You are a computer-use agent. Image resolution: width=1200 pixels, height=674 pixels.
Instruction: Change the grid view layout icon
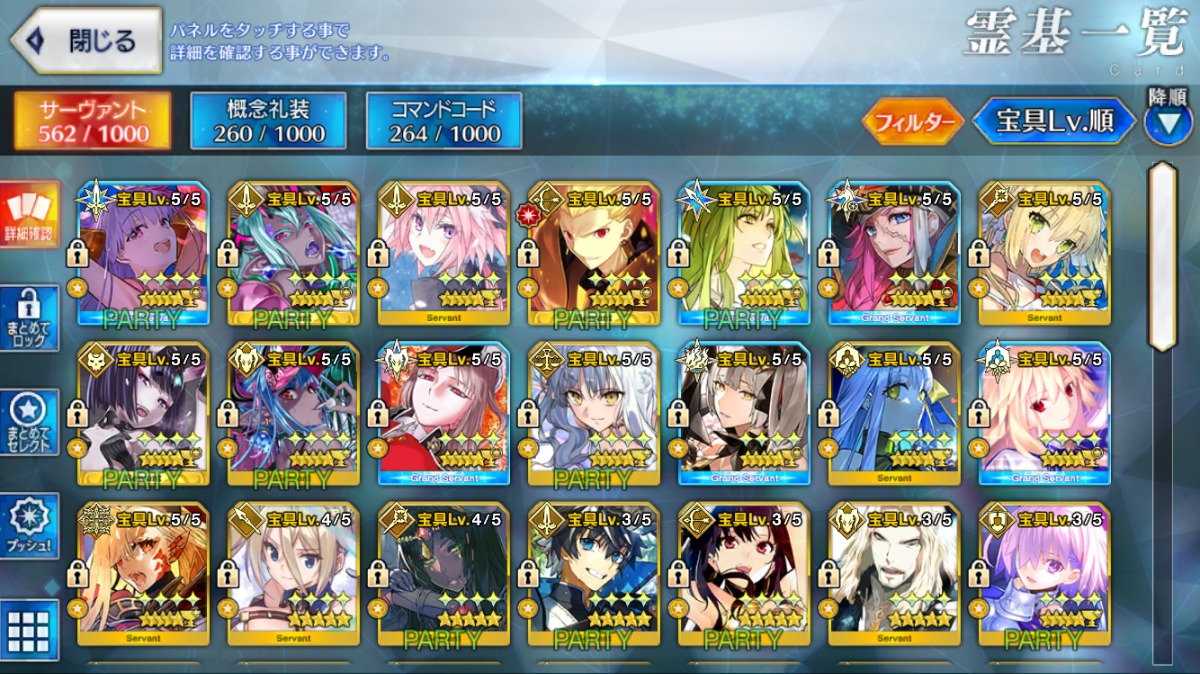point(29,630)
